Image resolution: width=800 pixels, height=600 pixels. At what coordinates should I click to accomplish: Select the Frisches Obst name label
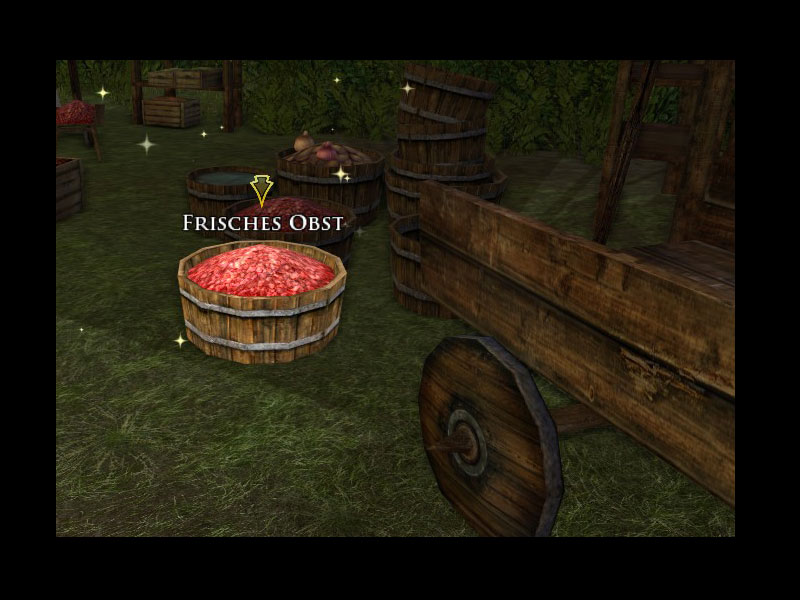click(x=263, y=223)
